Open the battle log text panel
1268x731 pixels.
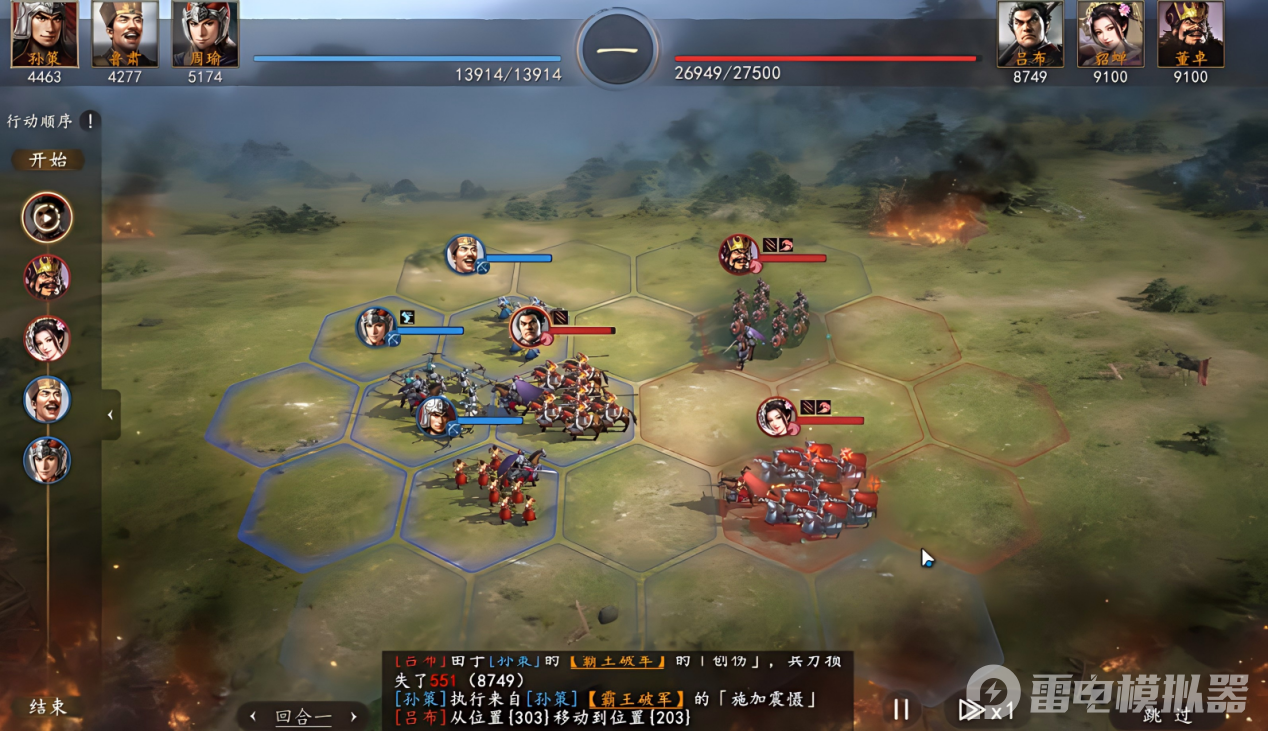tap(617, 690)
